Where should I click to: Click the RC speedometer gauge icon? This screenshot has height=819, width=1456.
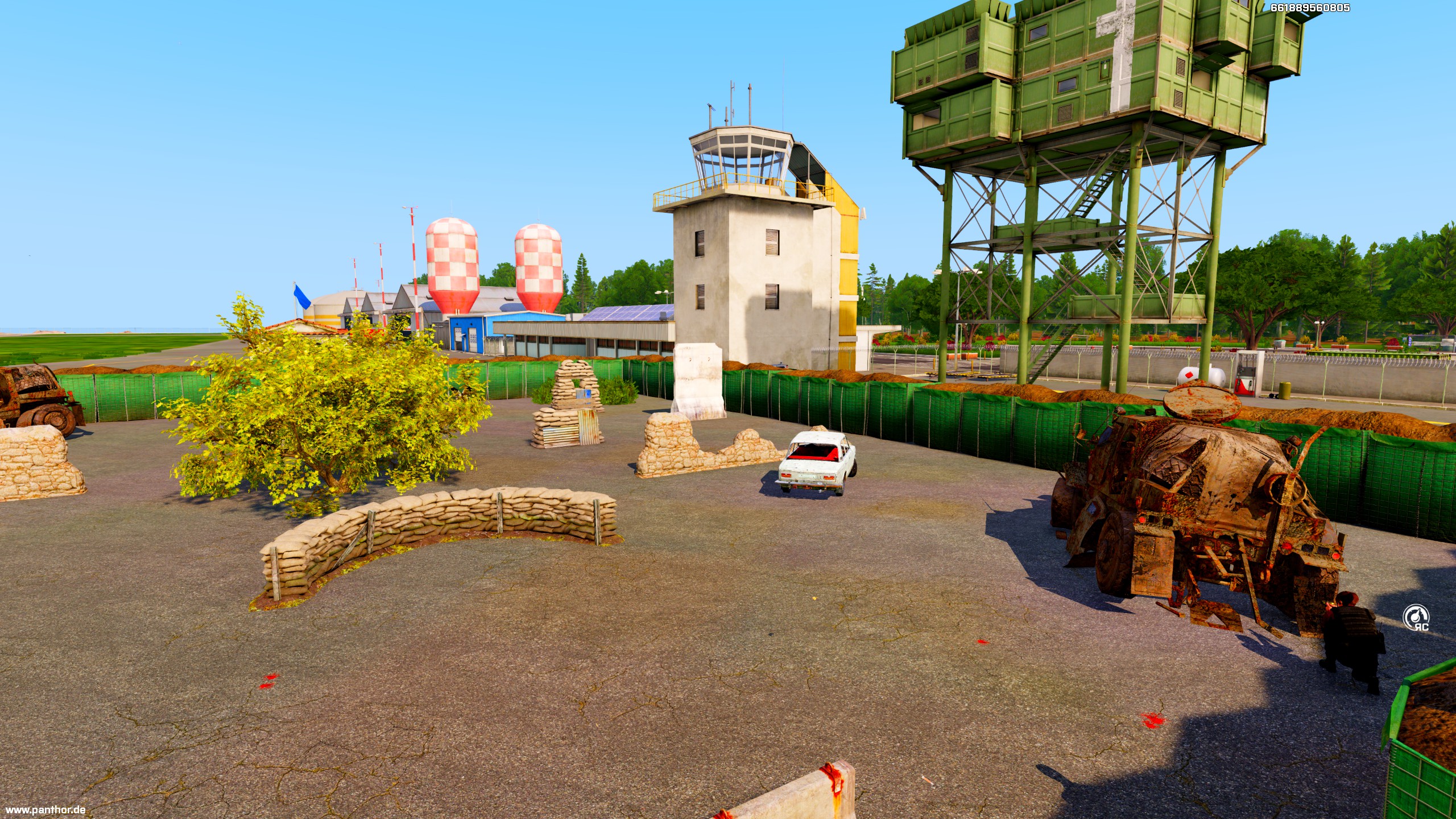coord(1416,618)
